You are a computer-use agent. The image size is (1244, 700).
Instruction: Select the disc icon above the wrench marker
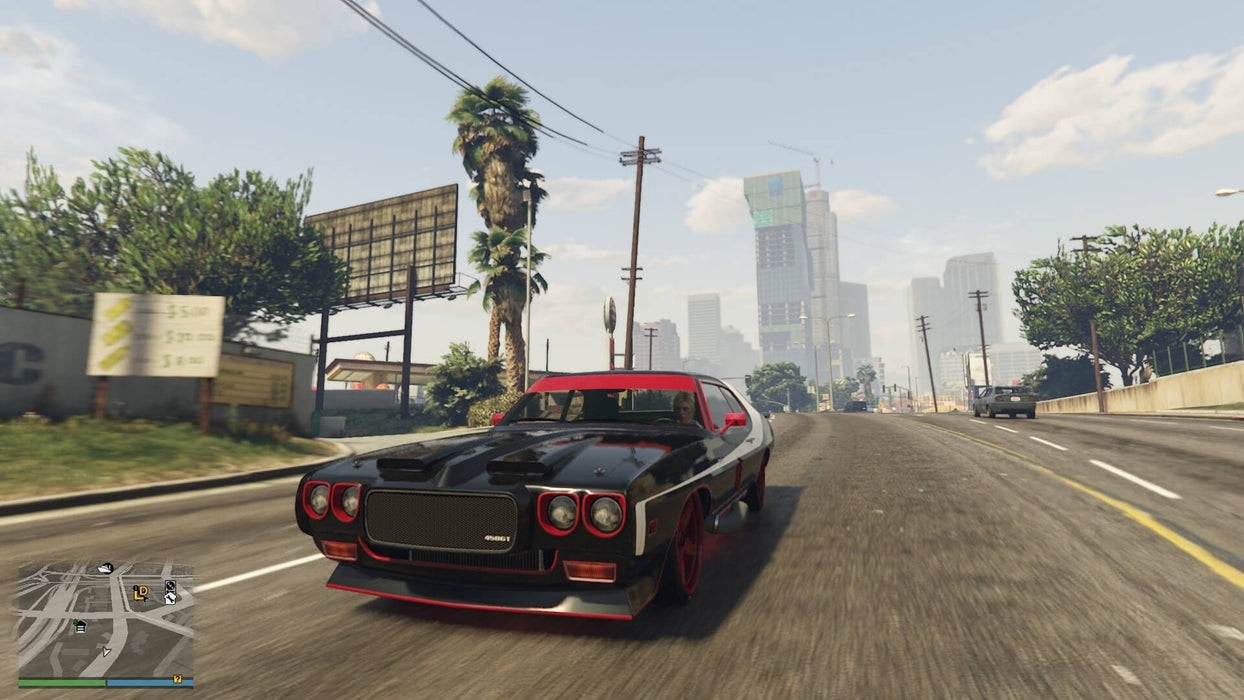coord(170,586)
